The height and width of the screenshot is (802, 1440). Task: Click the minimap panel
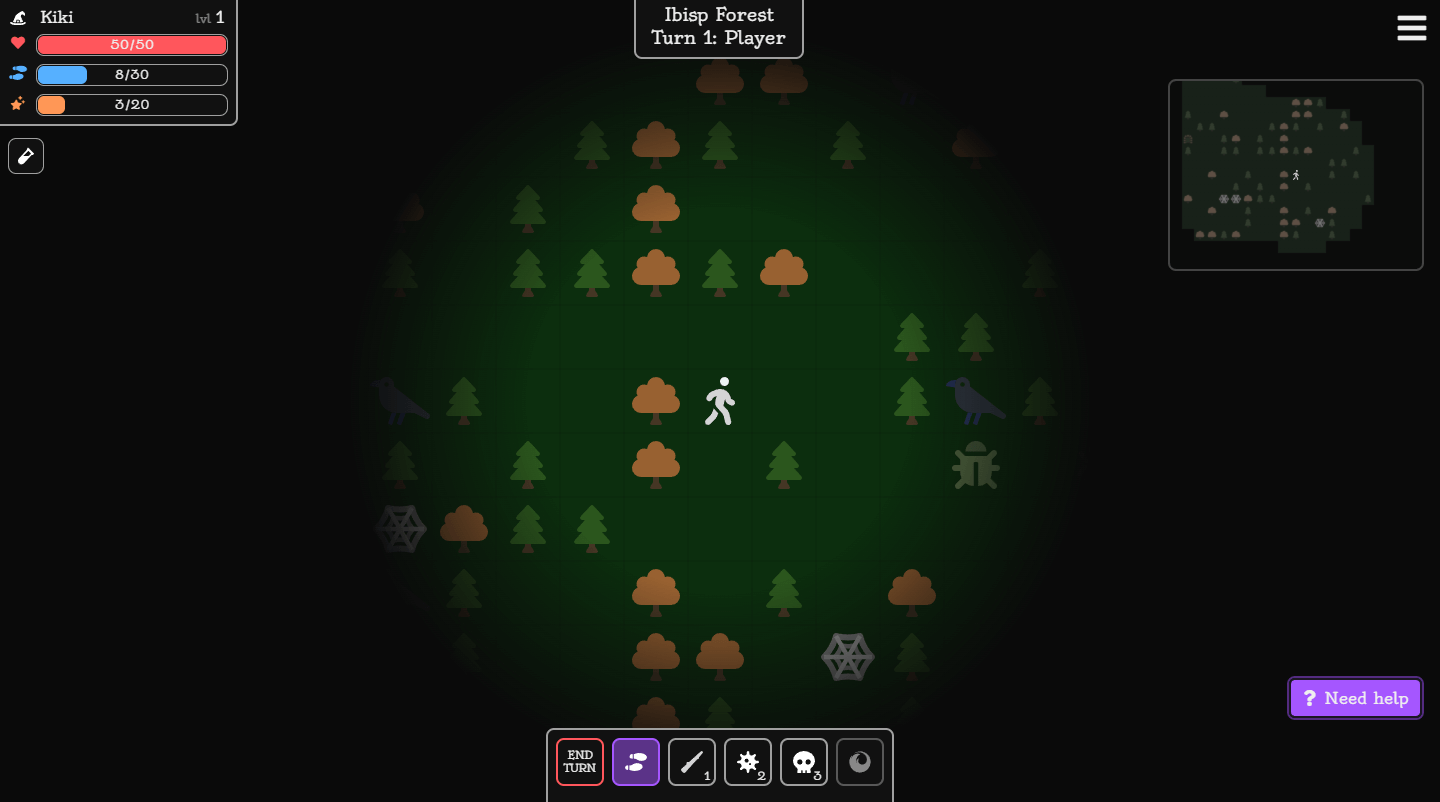[1296, 174]
